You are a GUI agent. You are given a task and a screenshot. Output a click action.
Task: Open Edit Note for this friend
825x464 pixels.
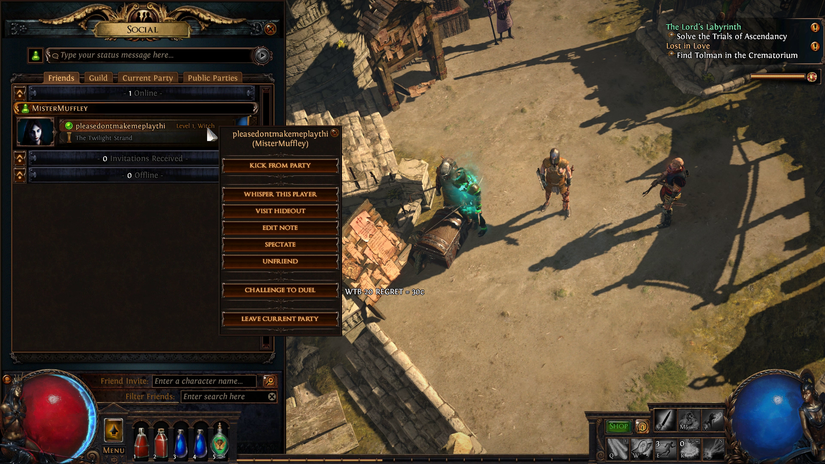pos(280,228)
